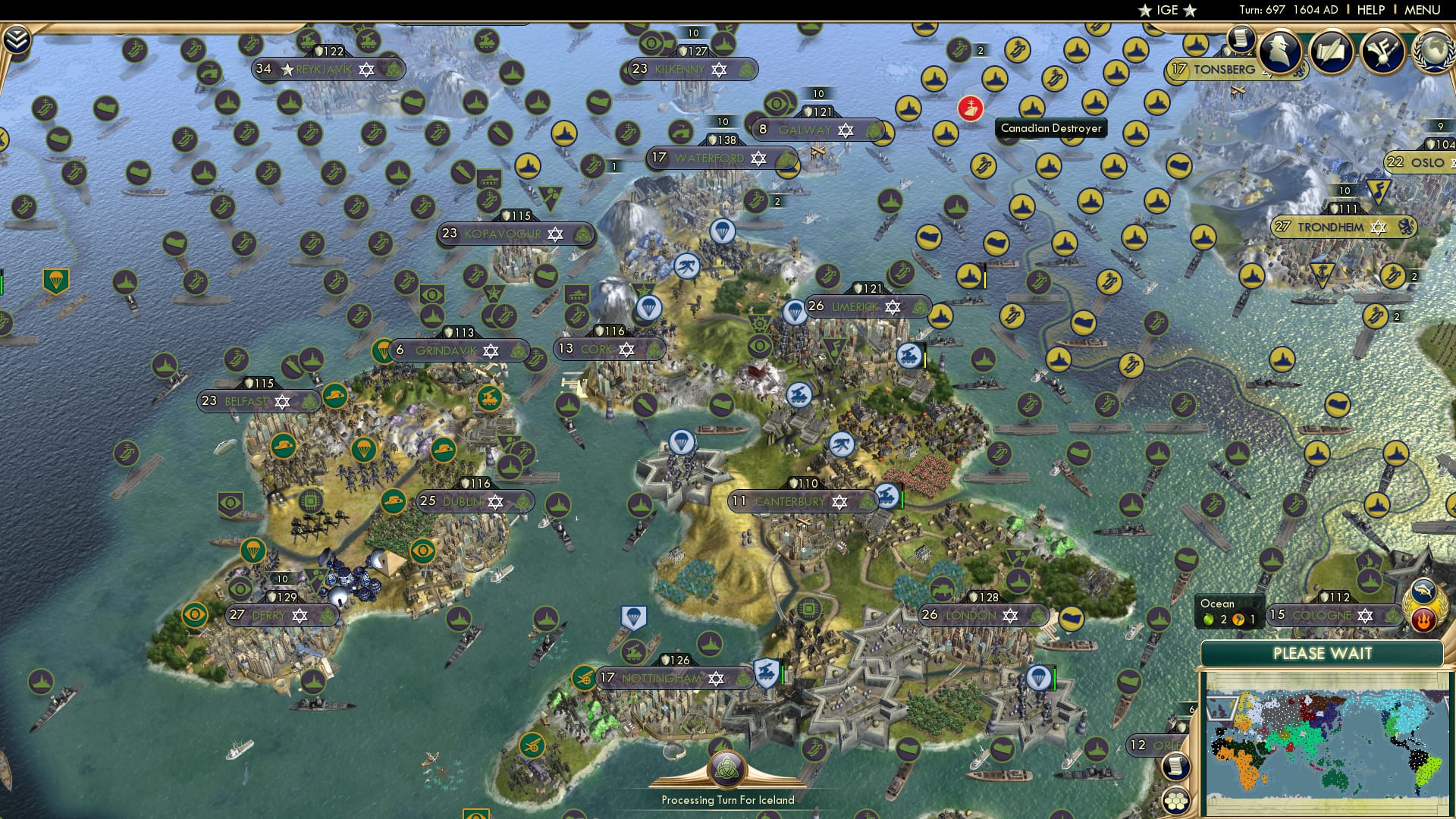Select the paratrooper unit icon near Nottingham
Viewport: 1456px width, 819px height.
(x=635, y=617)
